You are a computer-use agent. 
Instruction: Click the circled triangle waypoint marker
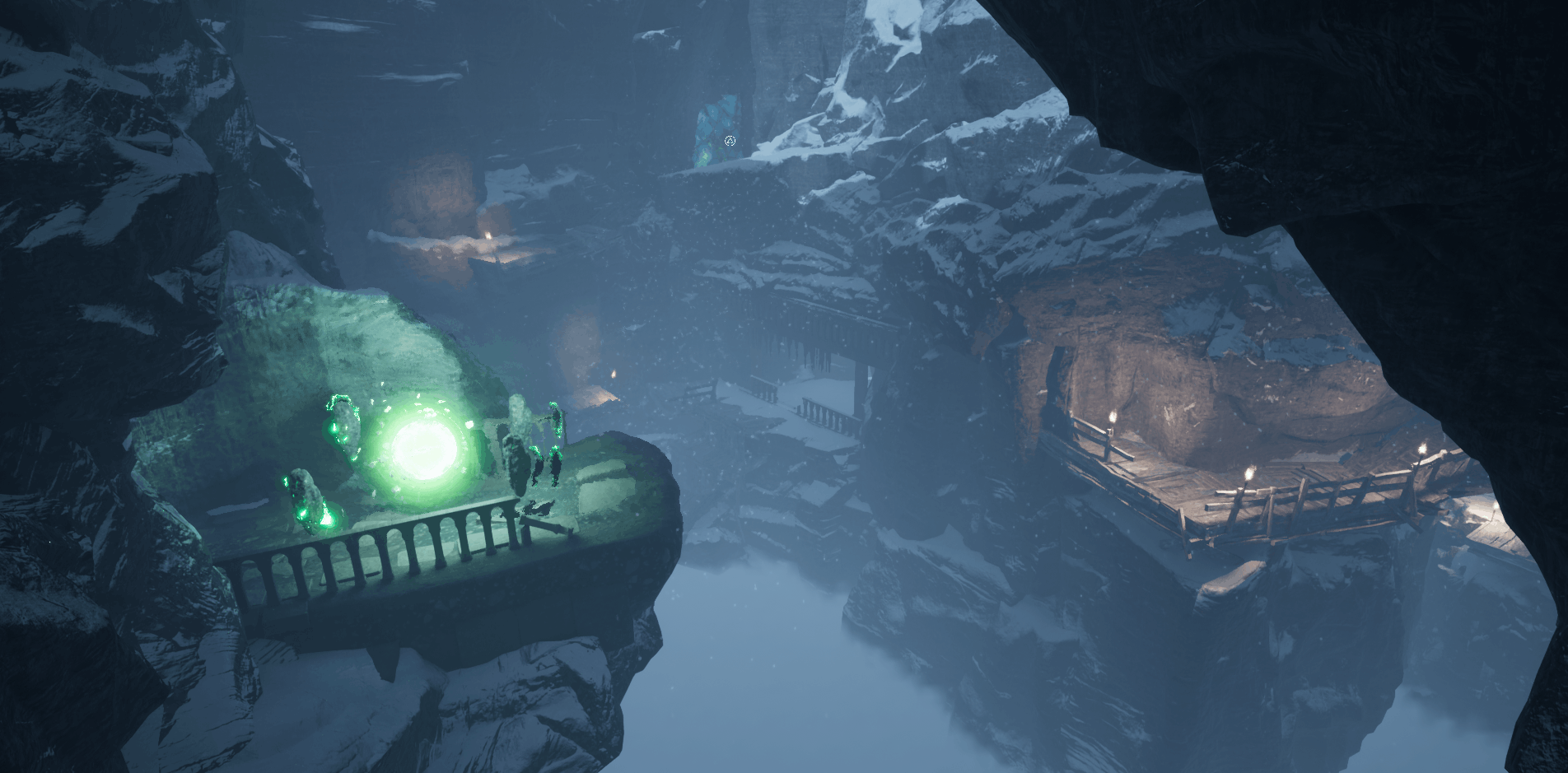(730, 141)
